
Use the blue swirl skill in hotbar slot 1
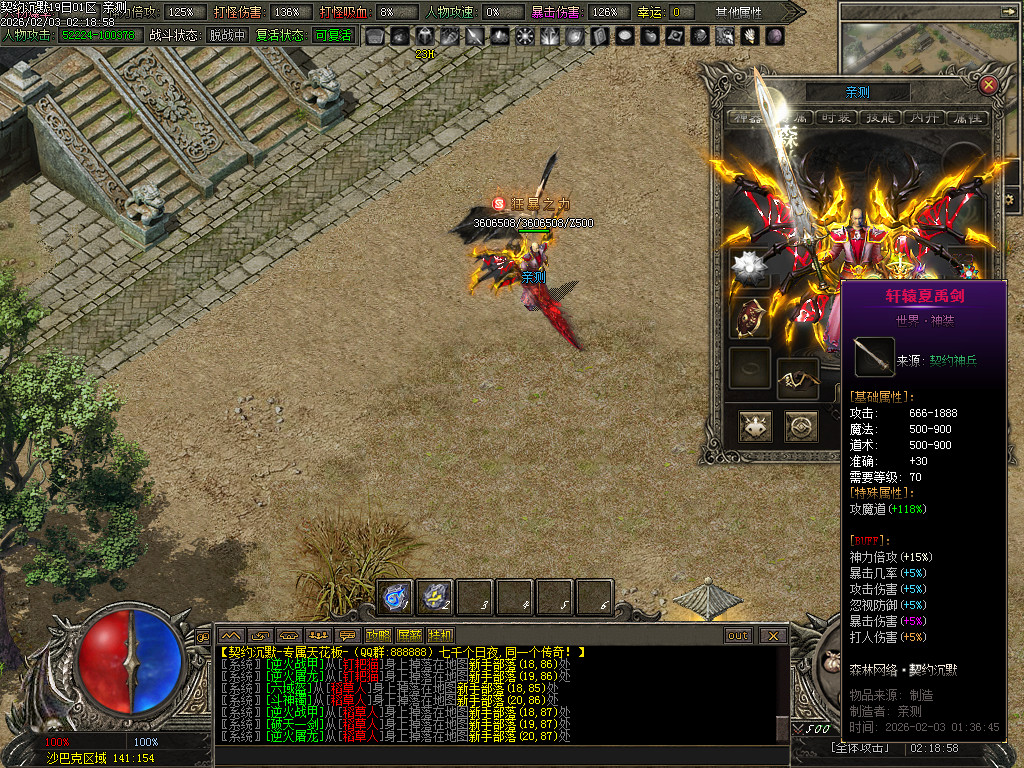(x=395, y=597)
